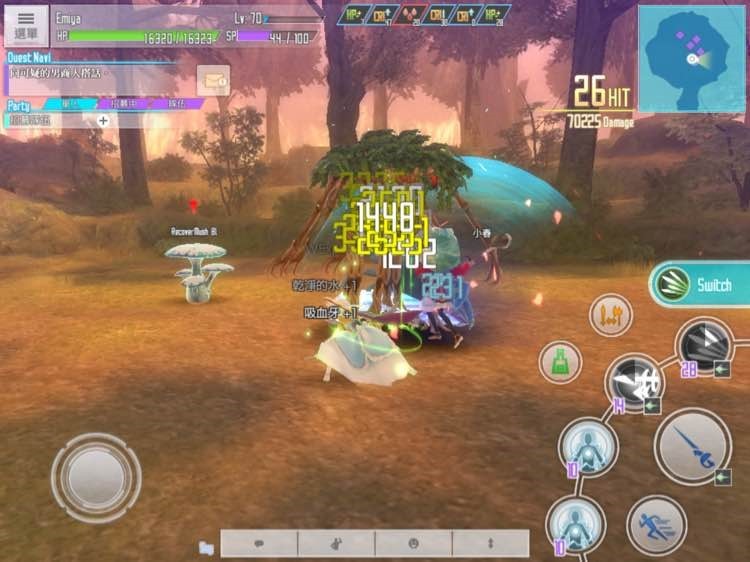Open the mail envelope notification
Viewport: 750px width, 562px height.
213,80
